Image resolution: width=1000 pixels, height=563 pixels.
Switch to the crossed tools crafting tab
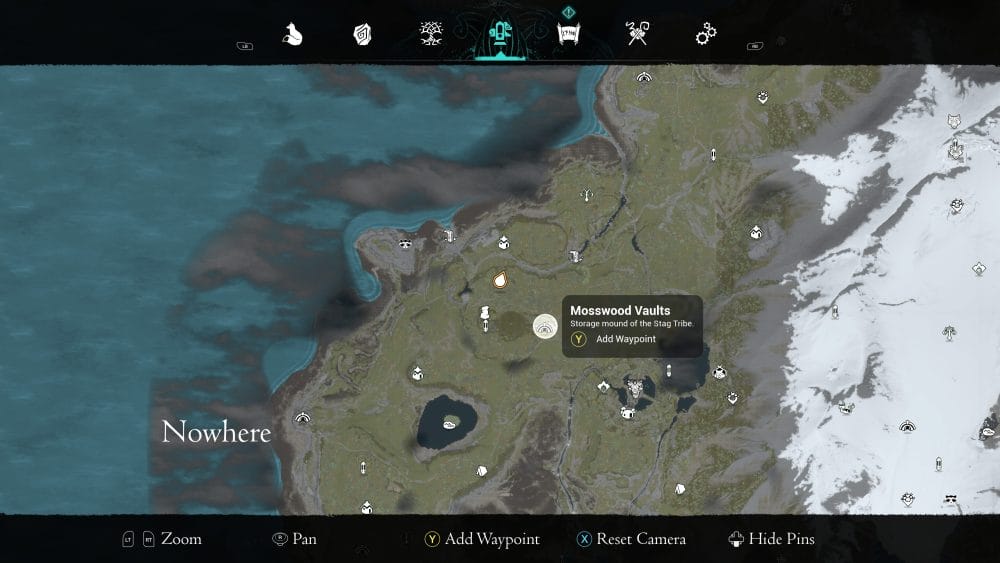[637, 35]
